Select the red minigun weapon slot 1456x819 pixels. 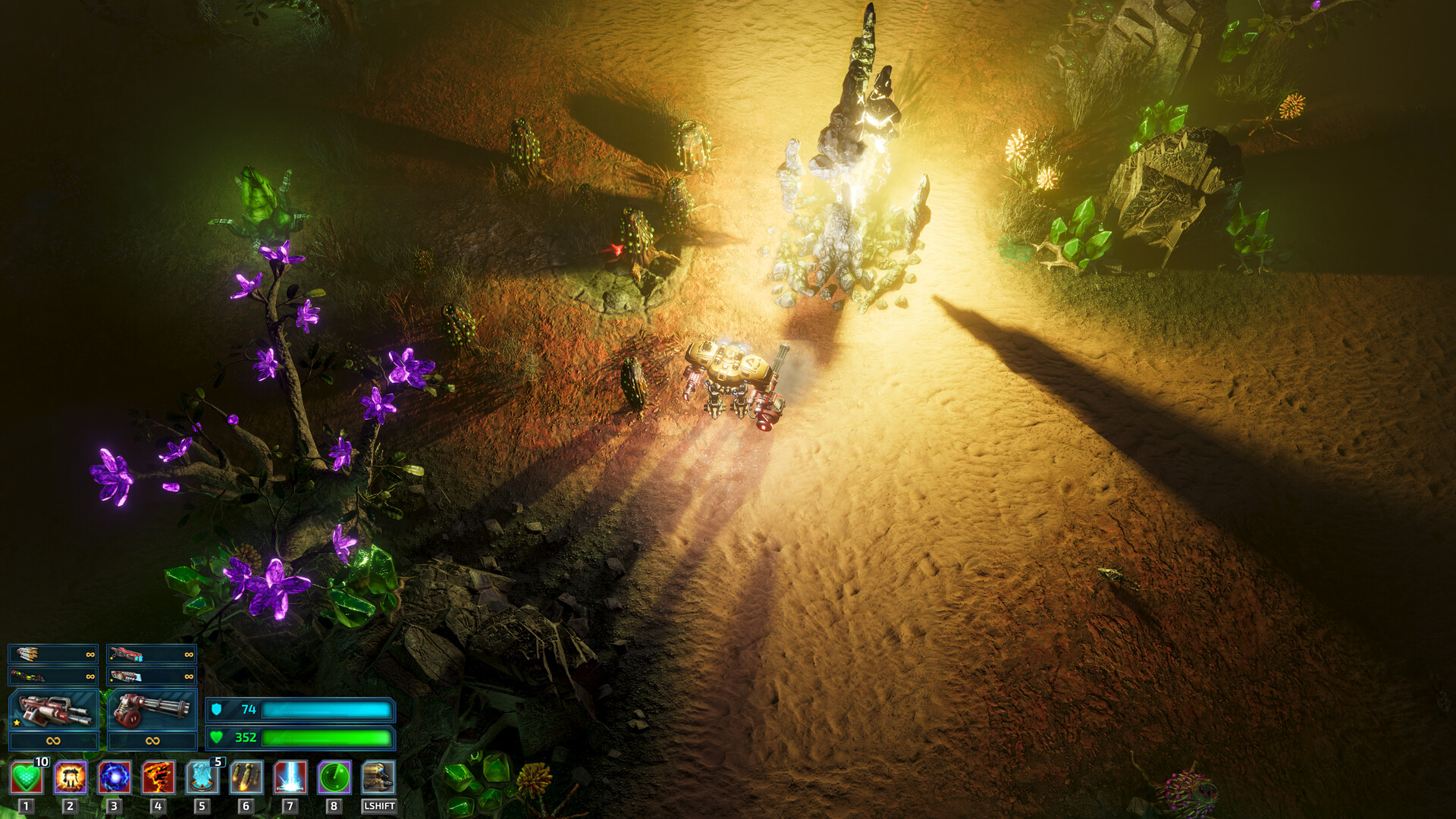pyautogui.click(x=152, y=711)
